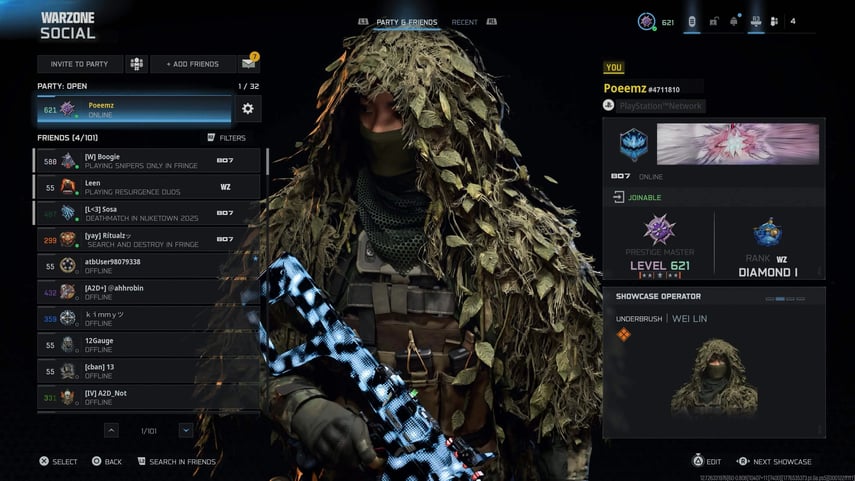Image resolution: width=855 pixels, height=481 pixels.
Task: Open party settings gear icon
Action: coord(248,108)
